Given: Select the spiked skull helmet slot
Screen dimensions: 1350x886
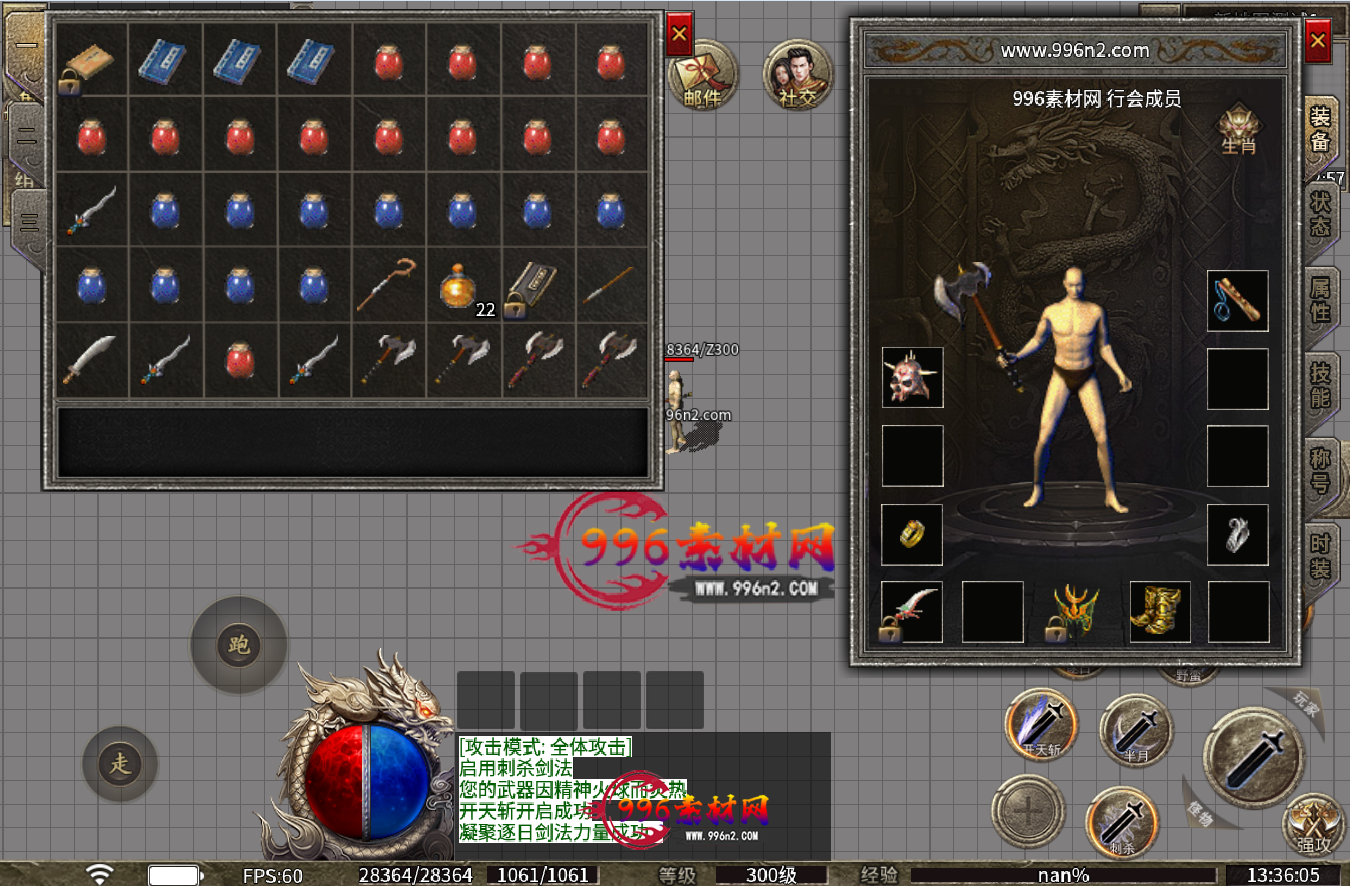Looking at the screenshot, I should click(x=912, y=377).
